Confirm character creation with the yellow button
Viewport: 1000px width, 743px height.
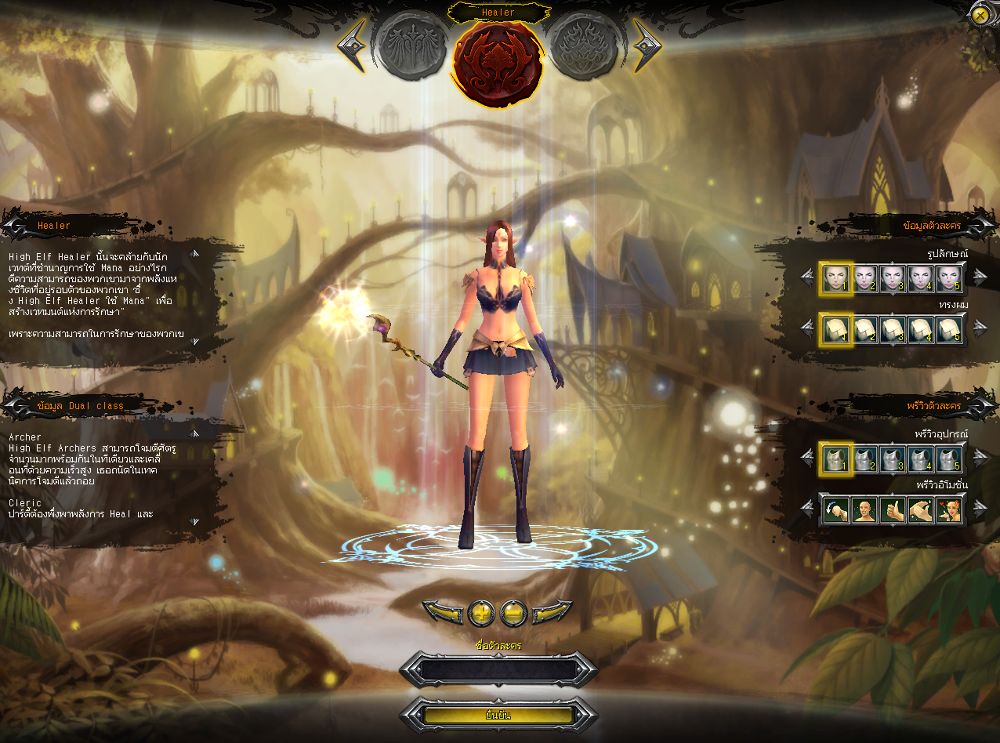(x=498, y=715)
